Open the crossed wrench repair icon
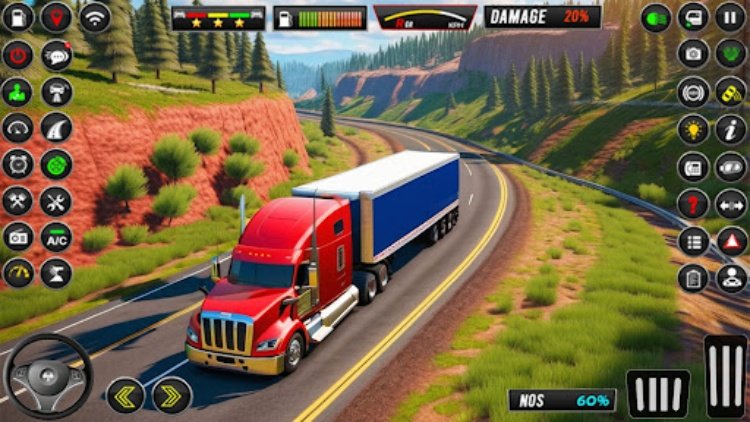The height and width of the screenshot is (422, 750). (x=17, y=200)
